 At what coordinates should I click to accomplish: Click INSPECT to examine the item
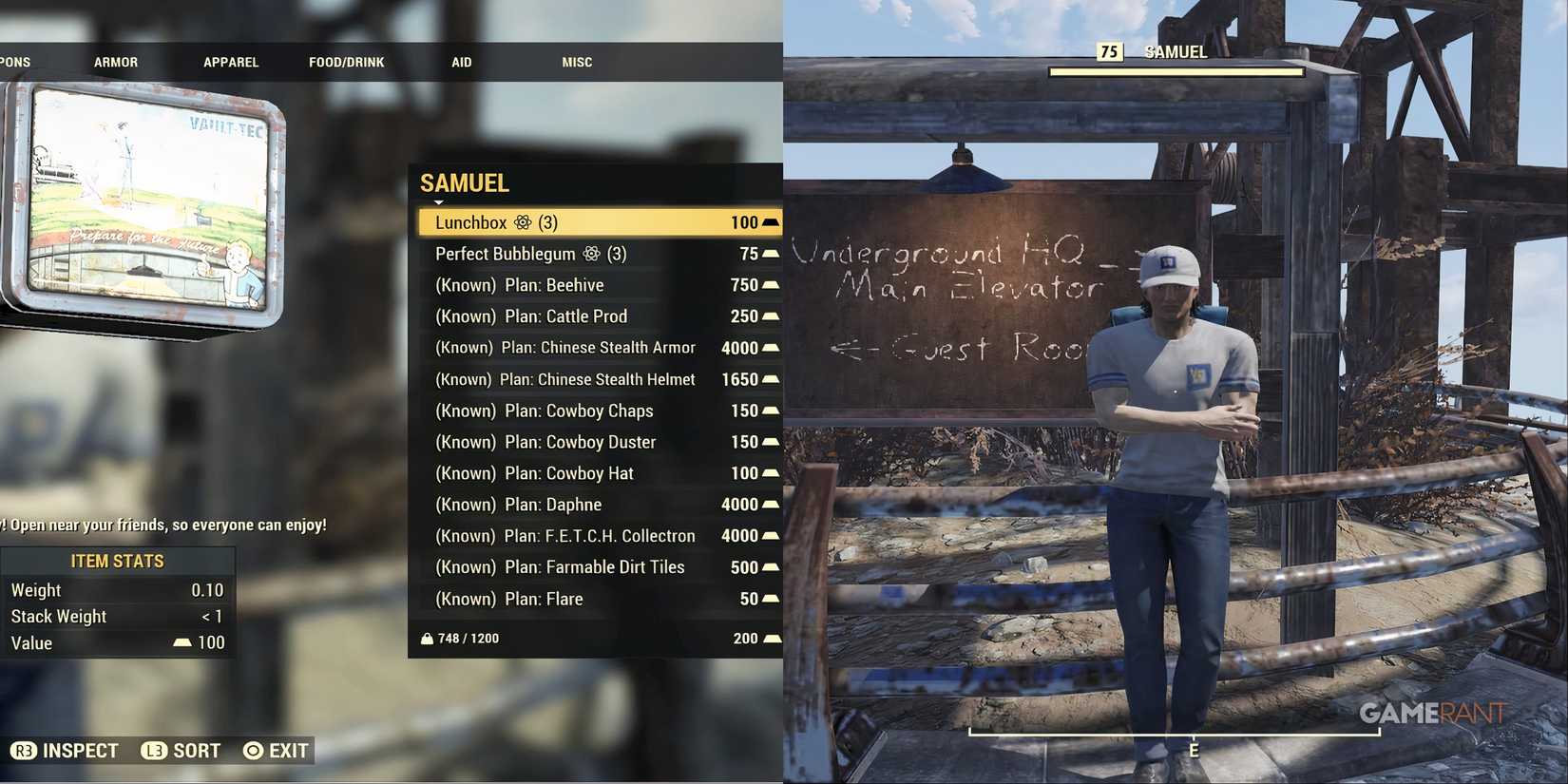tap(81, 750)
